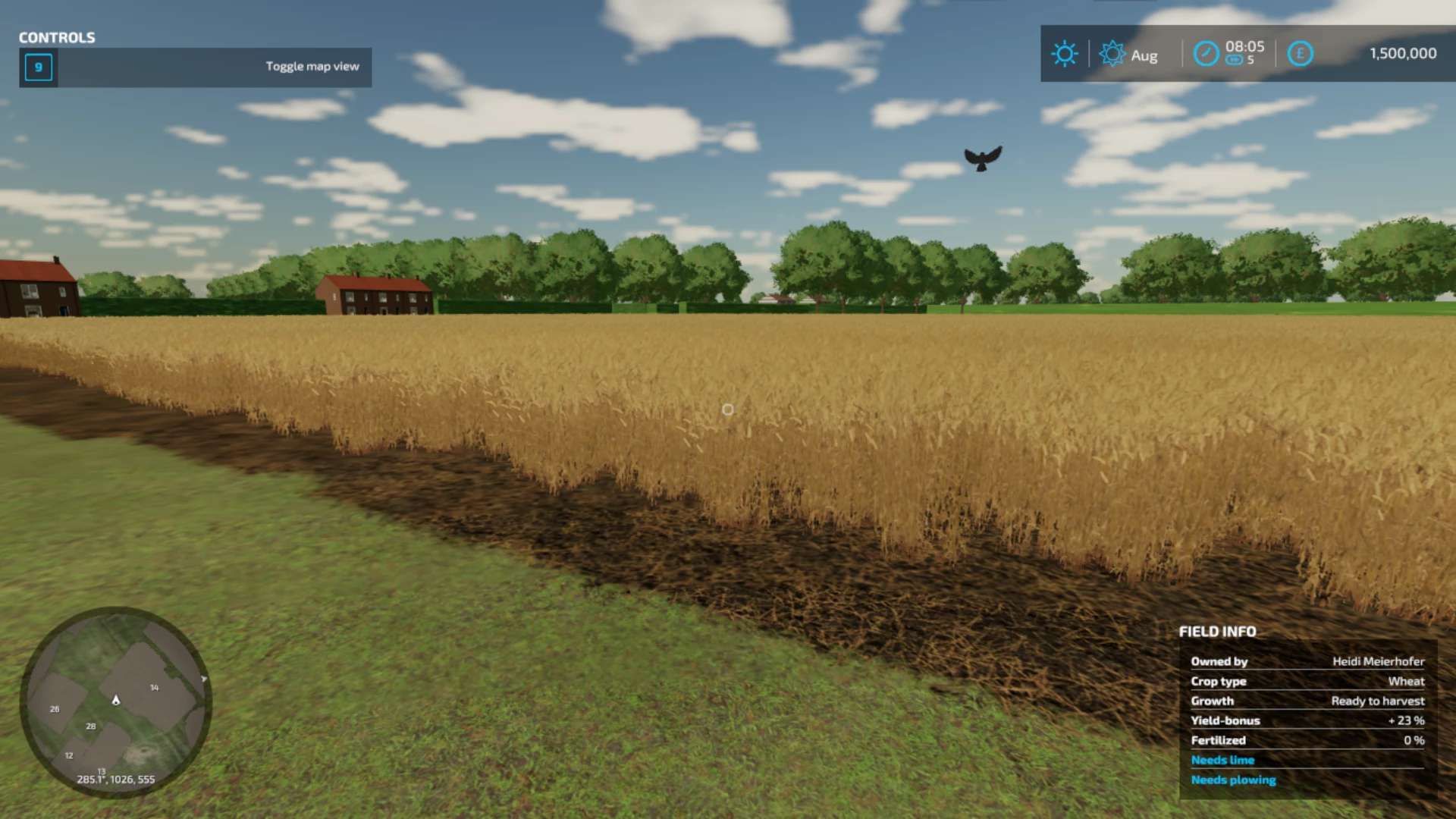1456x819 pixels.
Task: Click the game clock icon
Action: pos(1206,54)
